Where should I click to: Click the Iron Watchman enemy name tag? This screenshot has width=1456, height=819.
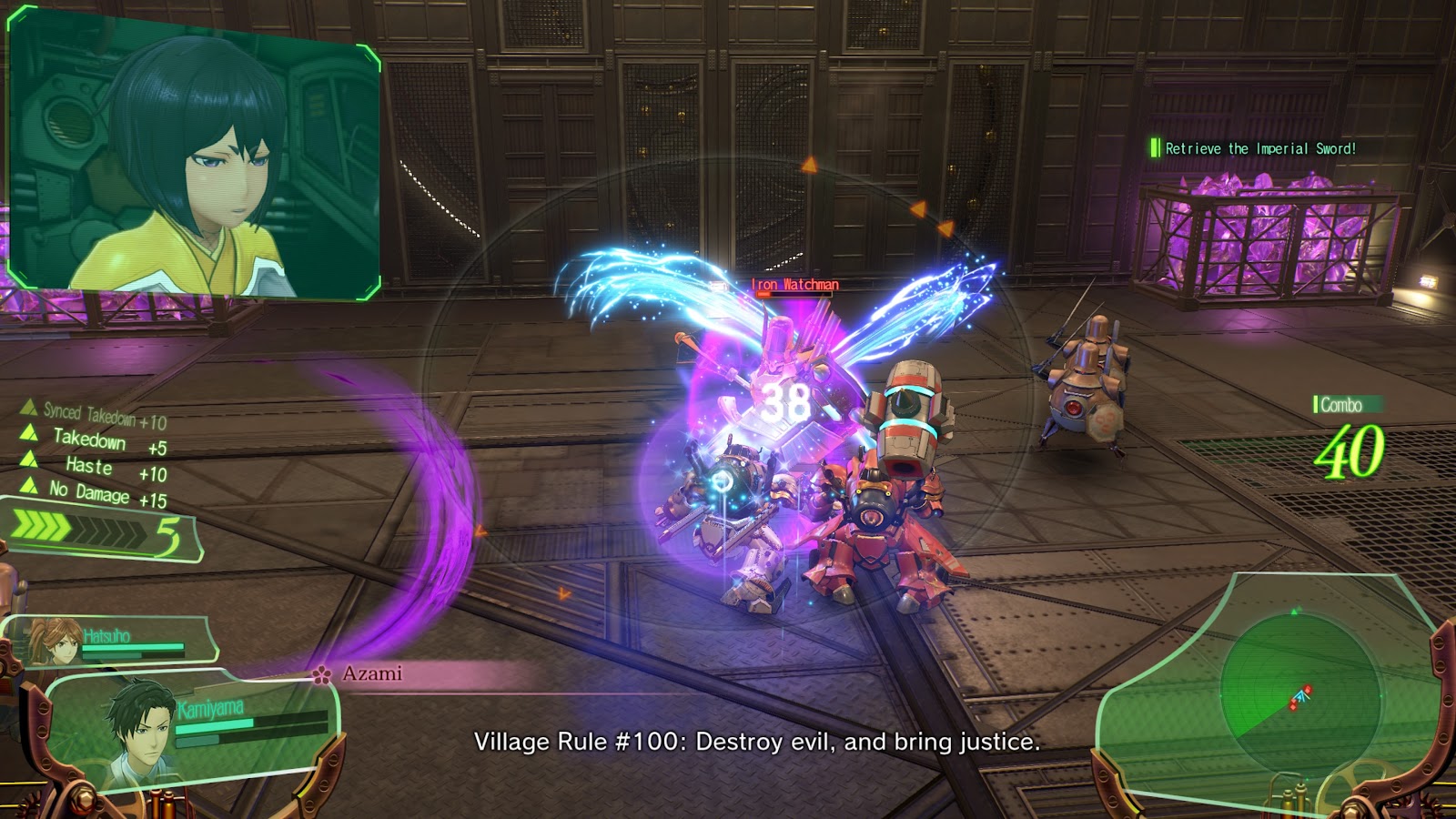pyautogui.click(x=794, y=285)
